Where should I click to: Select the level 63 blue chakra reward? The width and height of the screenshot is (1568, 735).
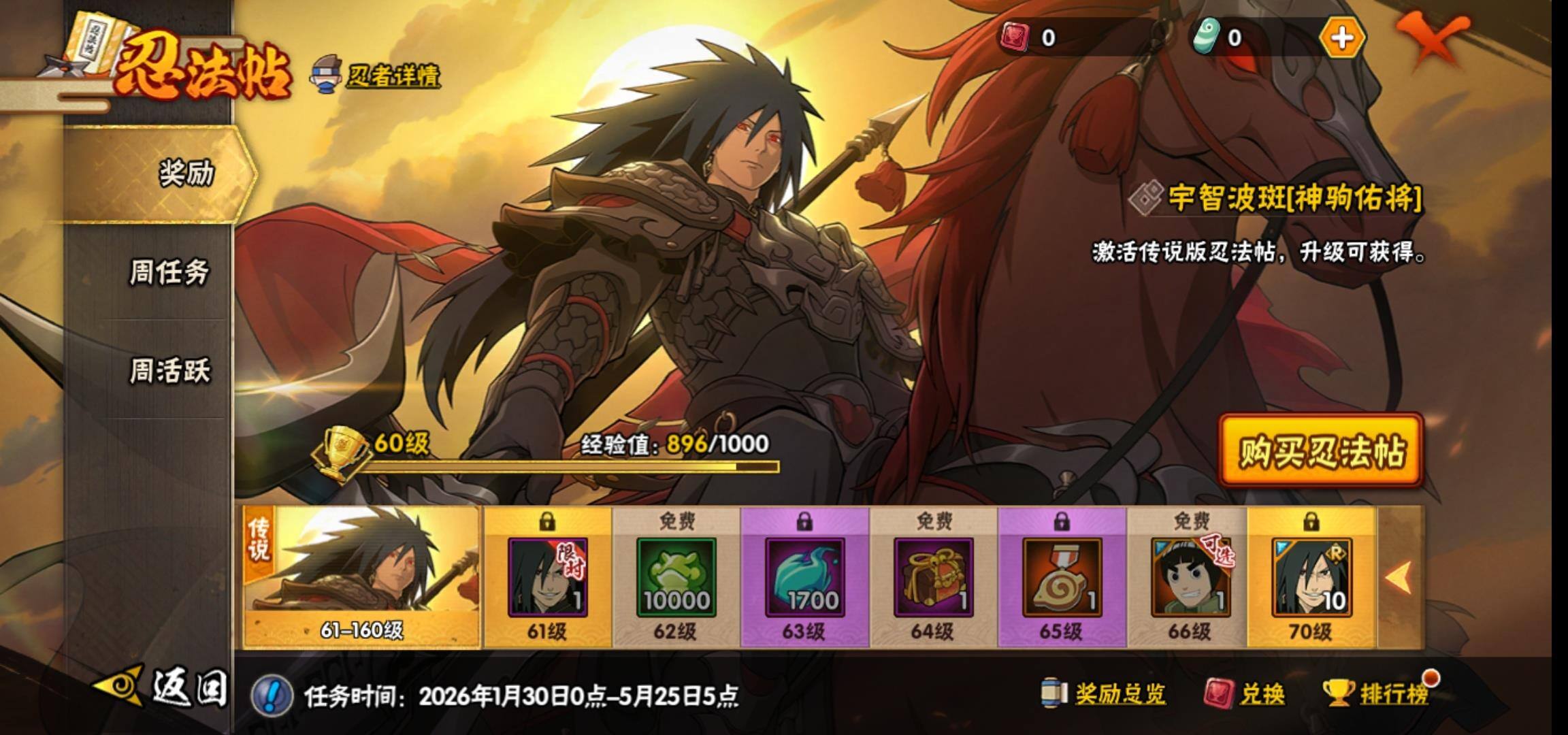[x=804, y=577]
